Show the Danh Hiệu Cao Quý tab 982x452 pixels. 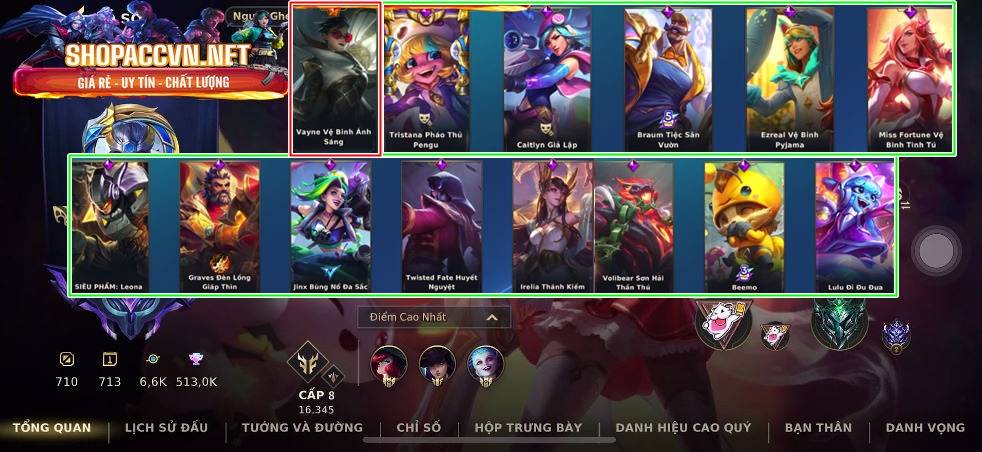coord(683,428)
